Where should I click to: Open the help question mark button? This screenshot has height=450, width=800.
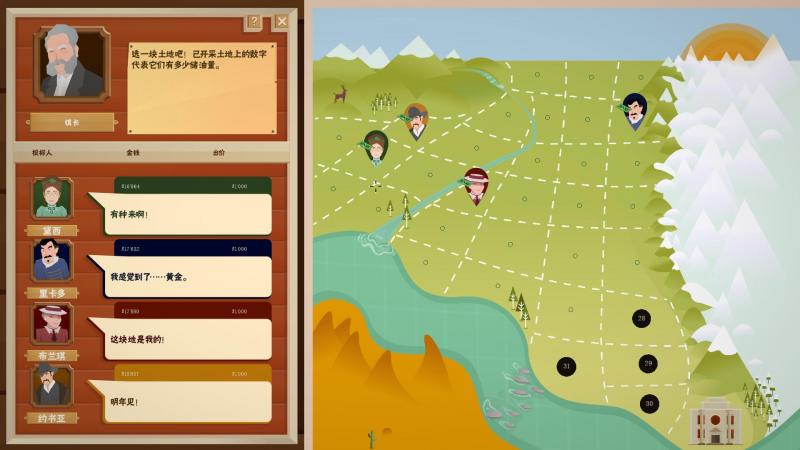pyautogui.click(x=254, y=21)
